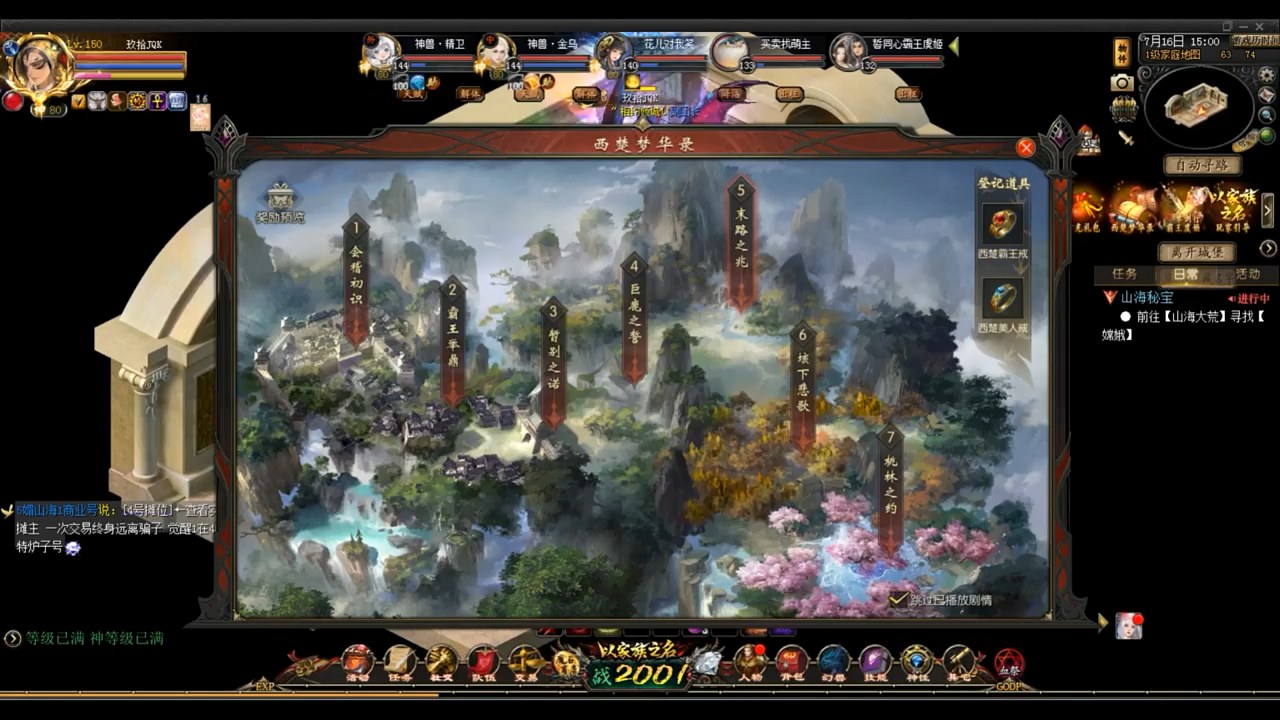The width and height of the screenshot is (1280, 720).
Task: Open chapter 7 桃林之约 banner
Action: coord(890,485)
